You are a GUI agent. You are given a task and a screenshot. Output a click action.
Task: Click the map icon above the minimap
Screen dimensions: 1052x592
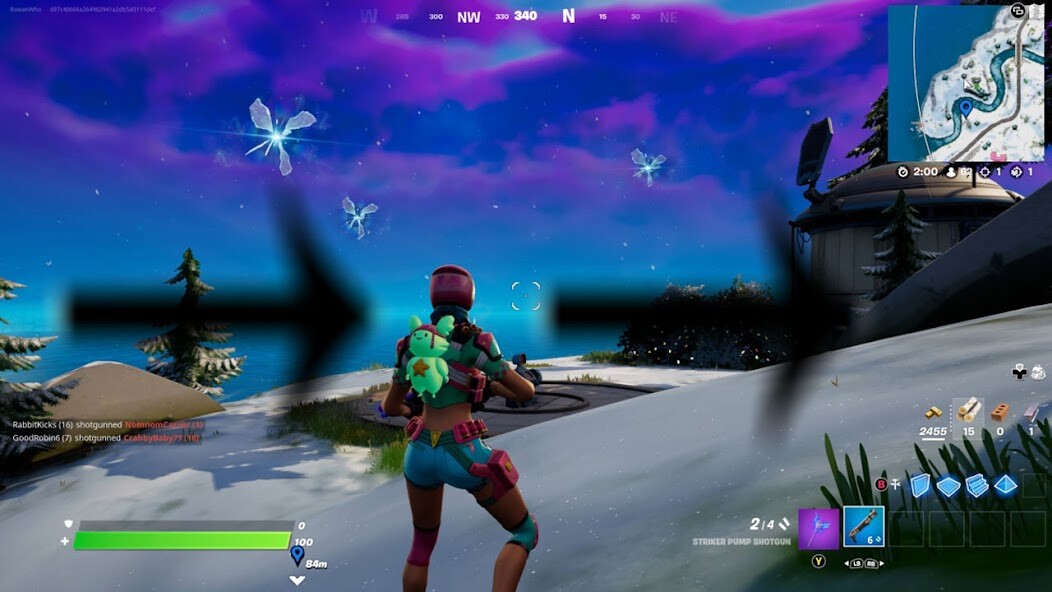pyautogui.click(x=1018, y=11)
